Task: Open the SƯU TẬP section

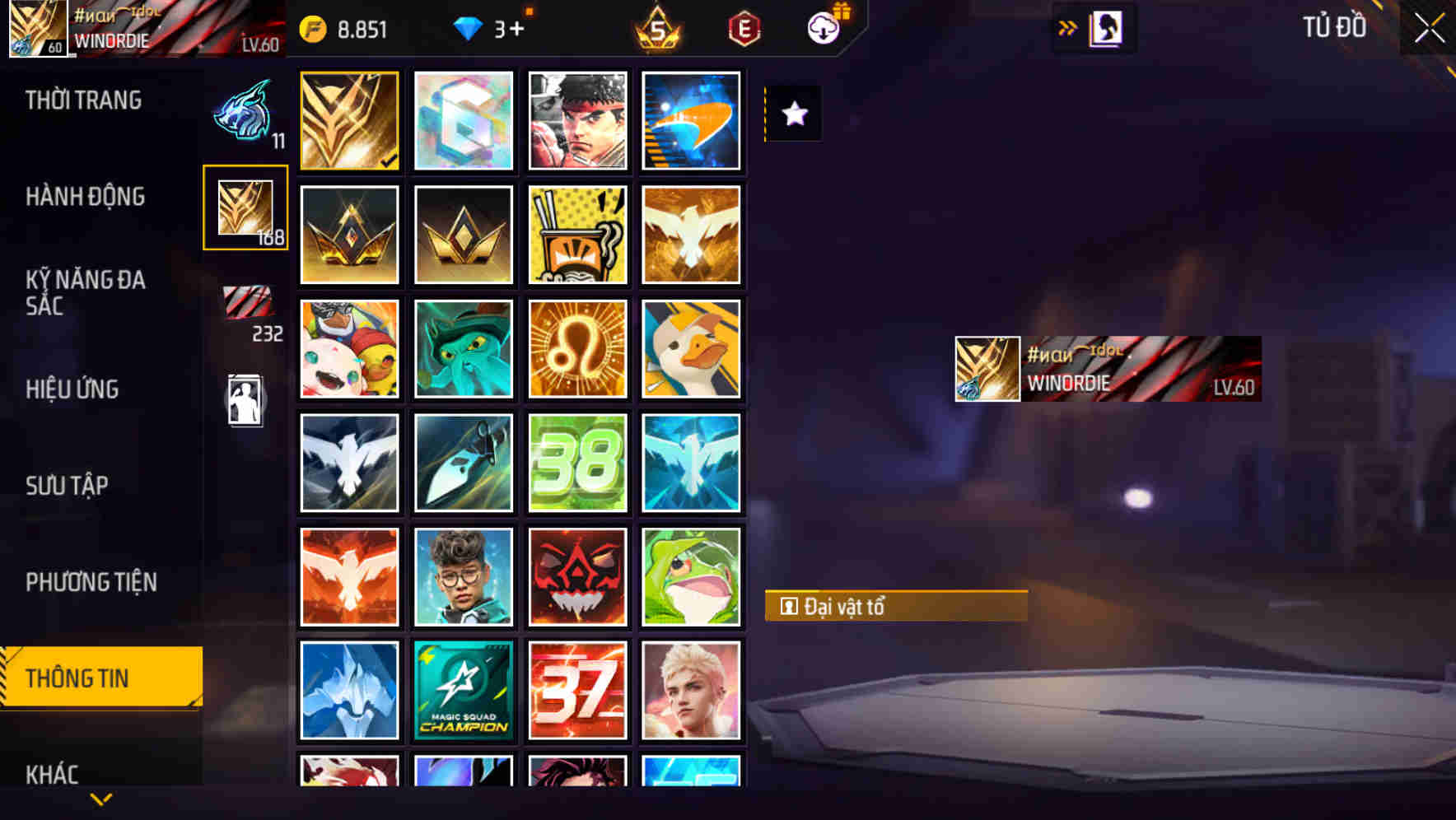Action: pos(68,486)
